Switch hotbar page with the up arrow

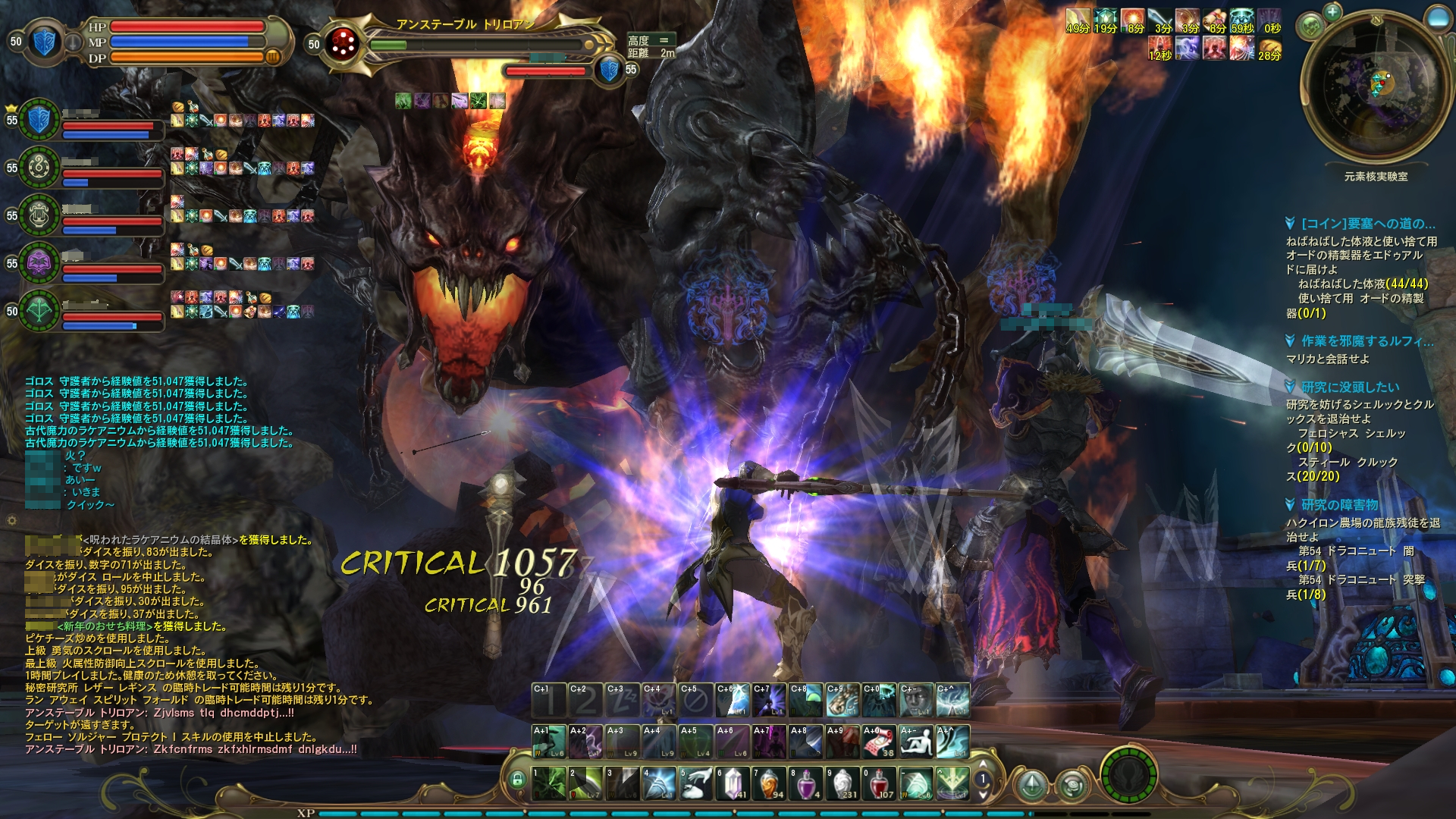point(984,764)
